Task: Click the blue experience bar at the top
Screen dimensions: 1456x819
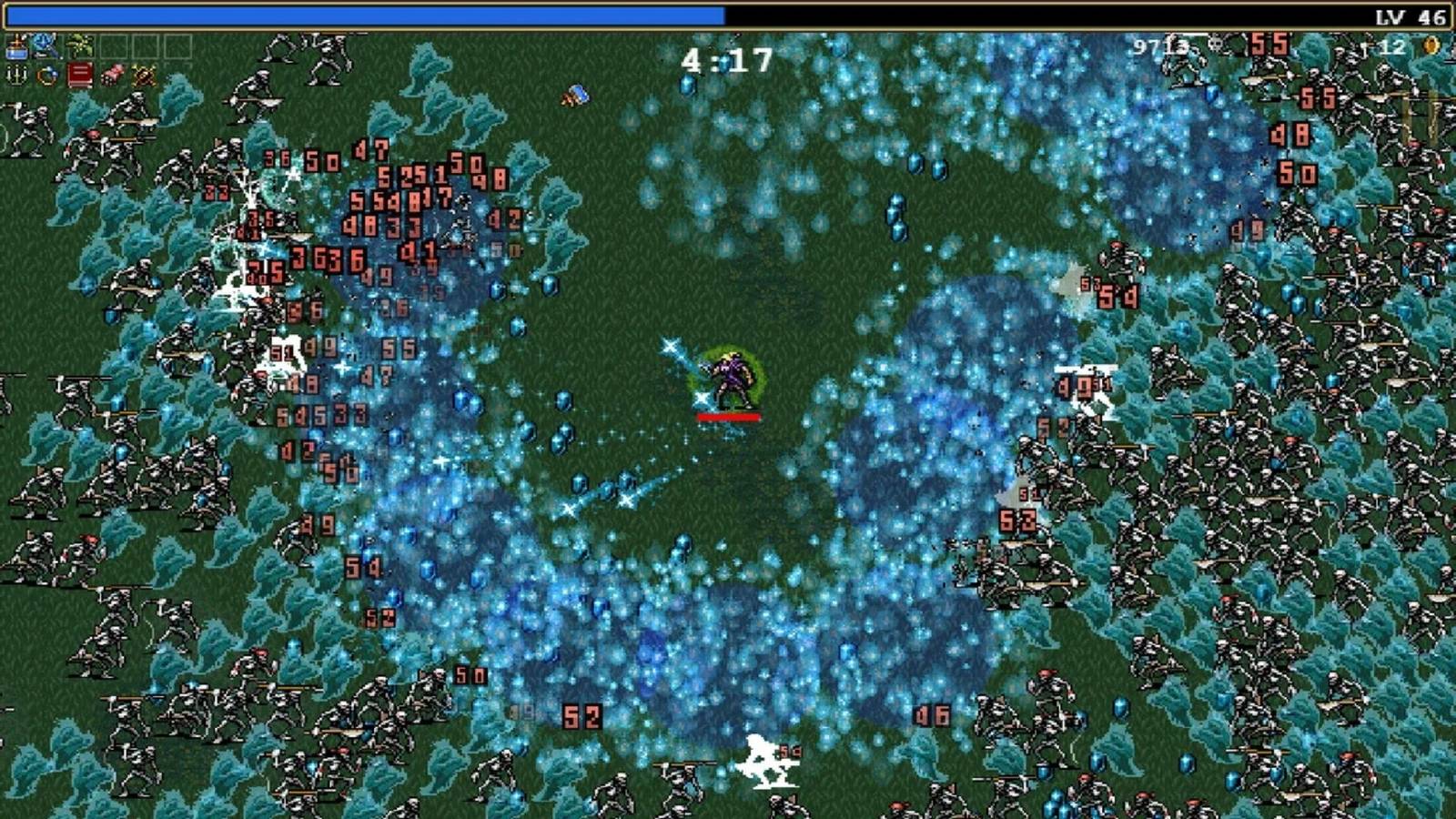Action: pyautogui.click(x=364, y=11)
